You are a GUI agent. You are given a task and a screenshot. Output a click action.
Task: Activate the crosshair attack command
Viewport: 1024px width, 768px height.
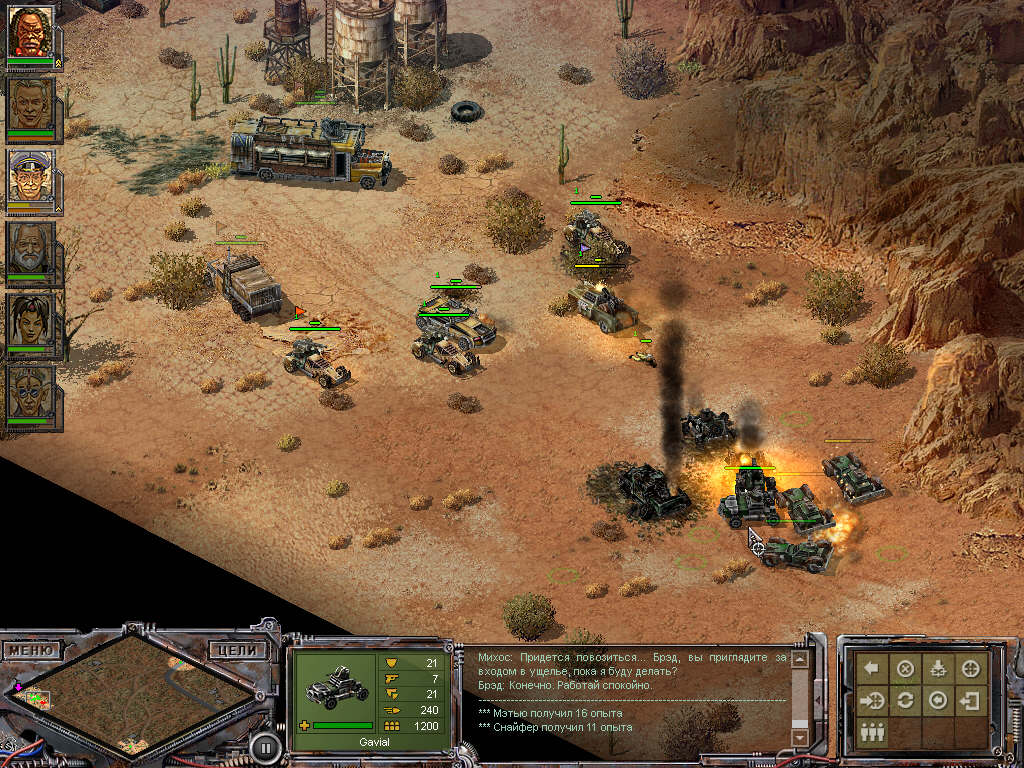coord(970,669)
